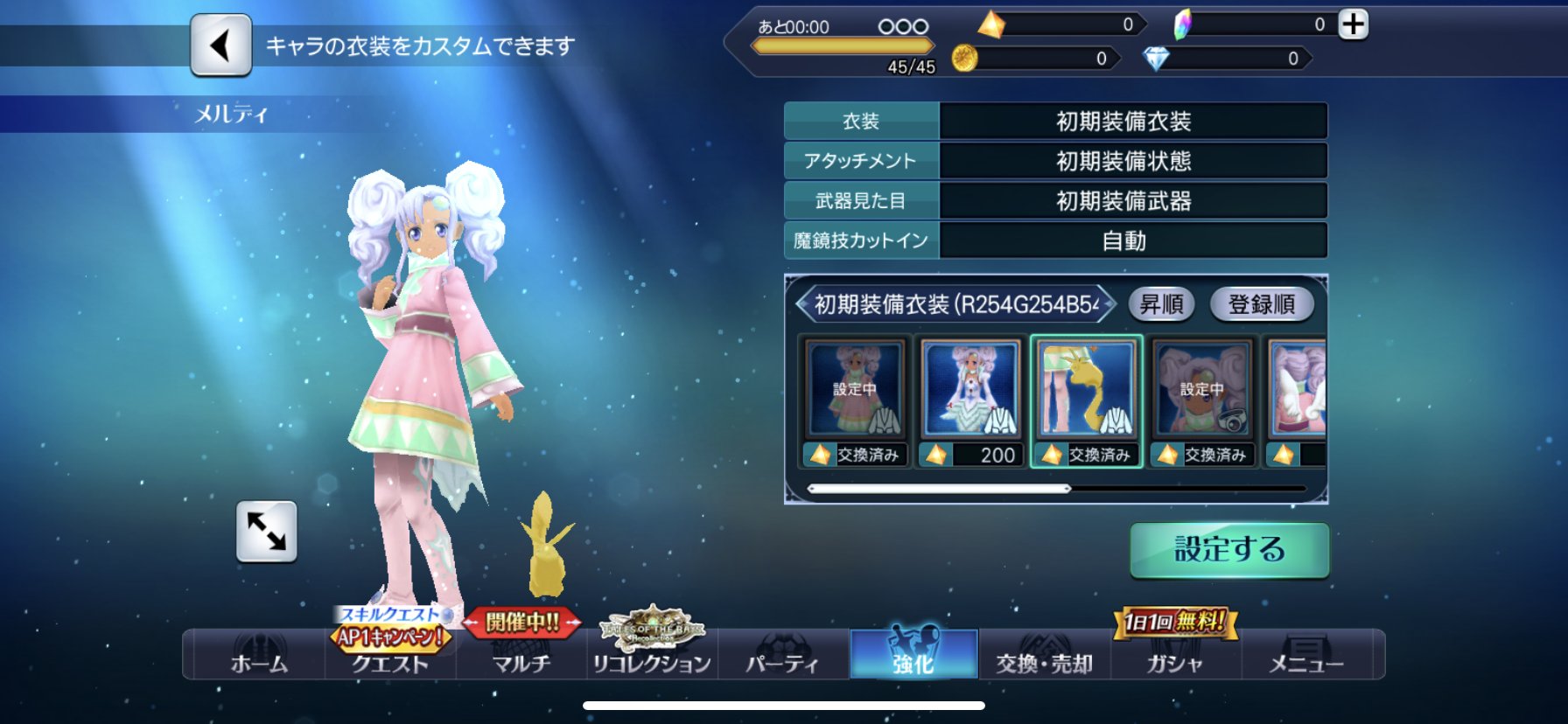Screen dimensions: 1568x724
Task: Select the 衣装 costume row
Action: click(1055, 122)
